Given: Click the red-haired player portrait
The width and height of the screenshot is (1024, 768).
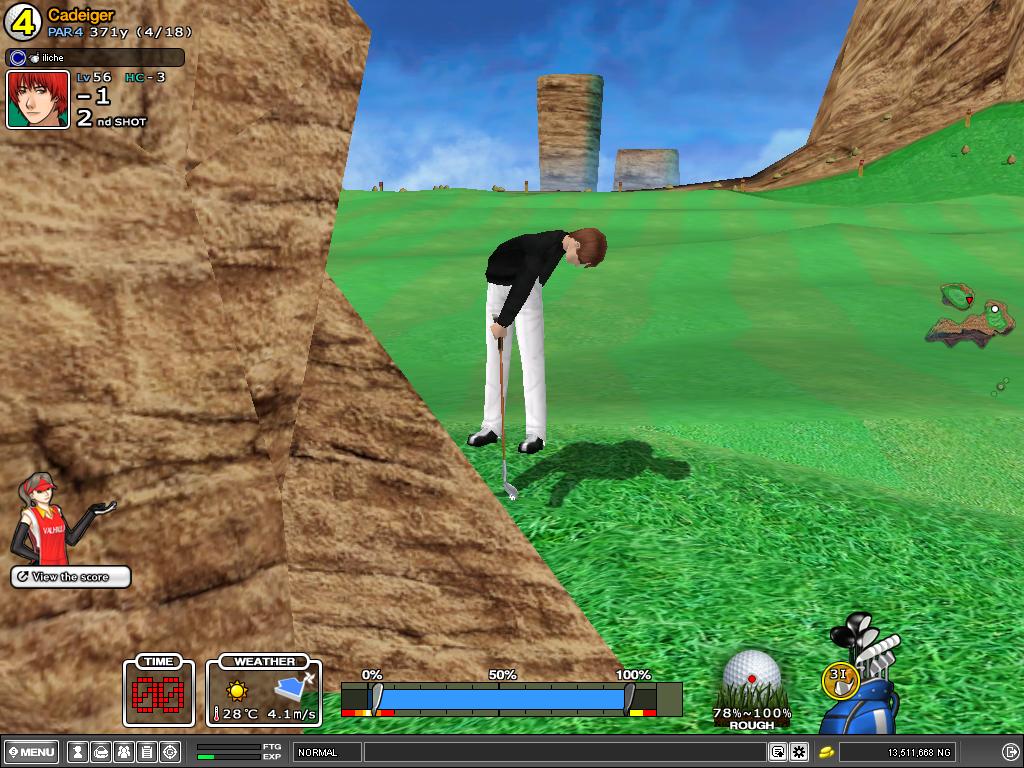Looking at the screenshot, I should (38, 100).
